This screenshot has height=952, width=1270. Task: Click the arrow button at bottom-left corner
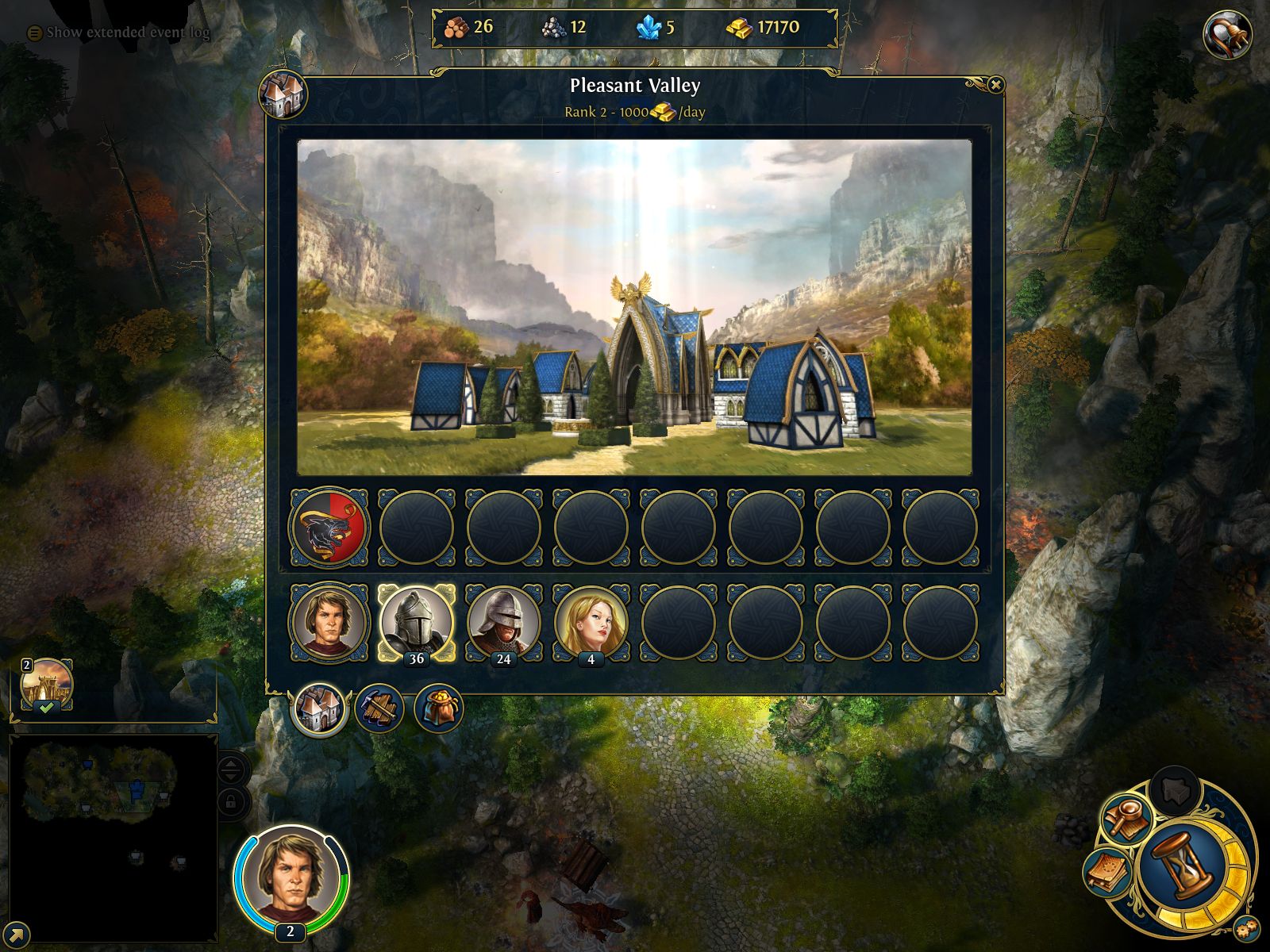(x=17, y=935)
